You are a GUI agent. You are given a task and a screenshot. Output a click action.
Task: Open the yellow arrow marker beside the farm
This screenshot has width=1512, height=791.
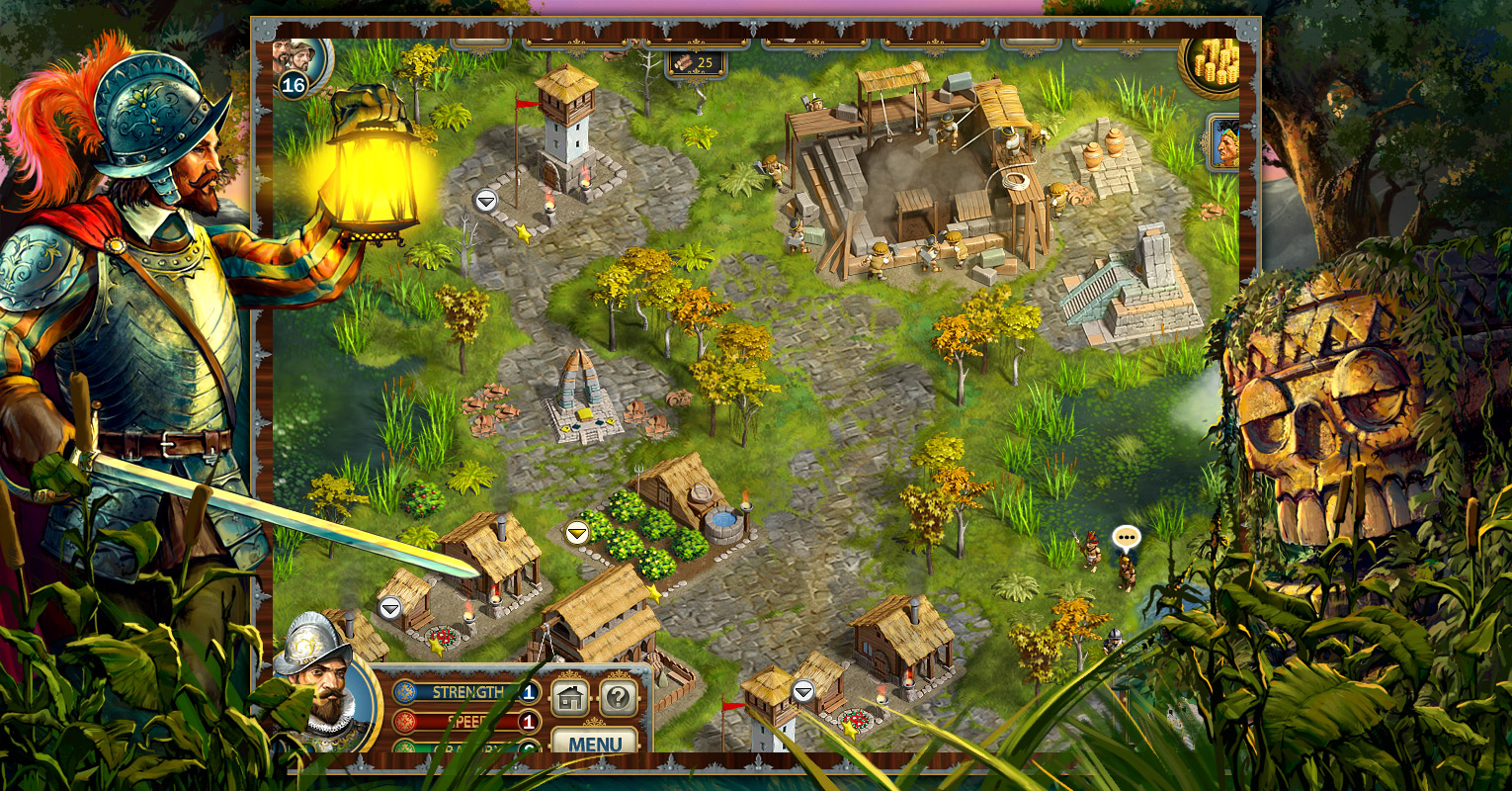point(577,534)
